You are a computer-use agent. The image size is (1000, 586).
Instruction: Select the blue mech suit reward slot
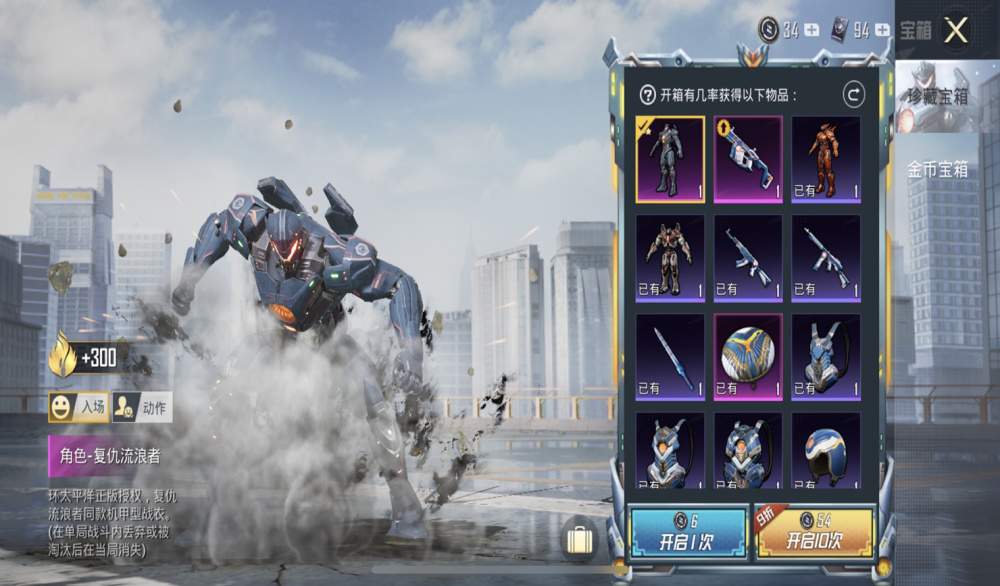(x=670, y=159)
